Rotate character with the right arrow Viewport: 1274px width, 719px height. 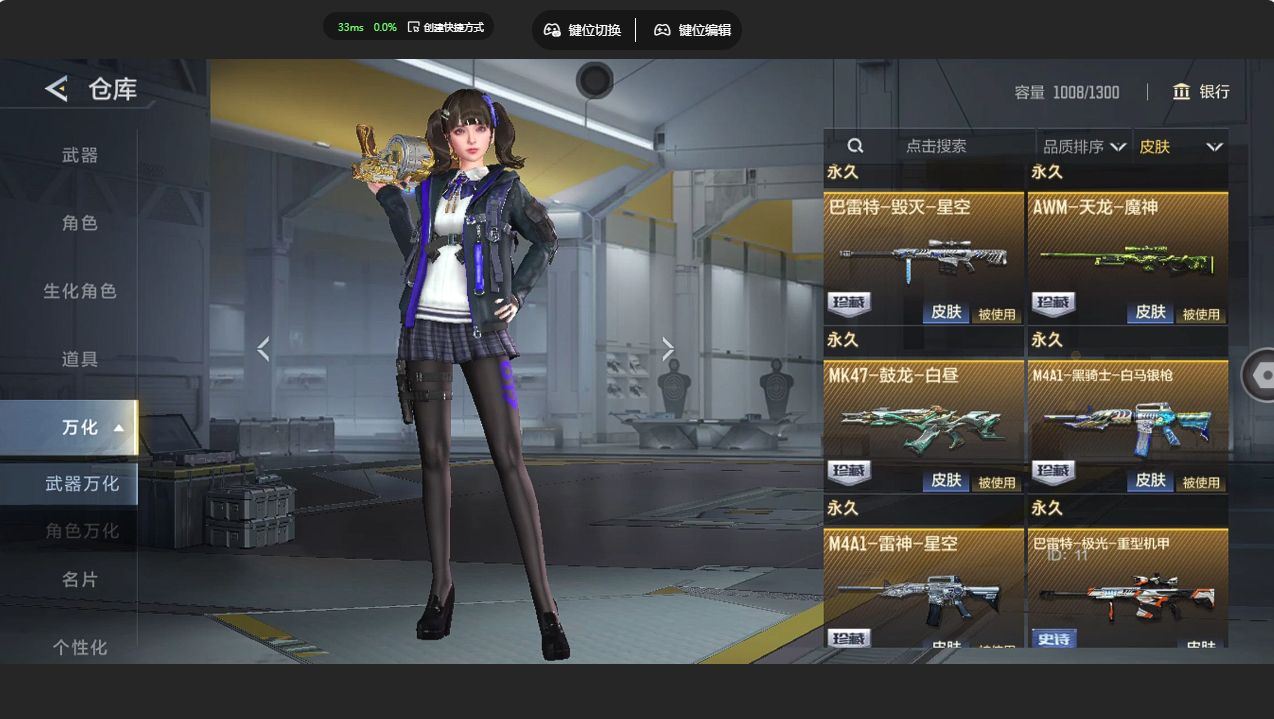668,349
